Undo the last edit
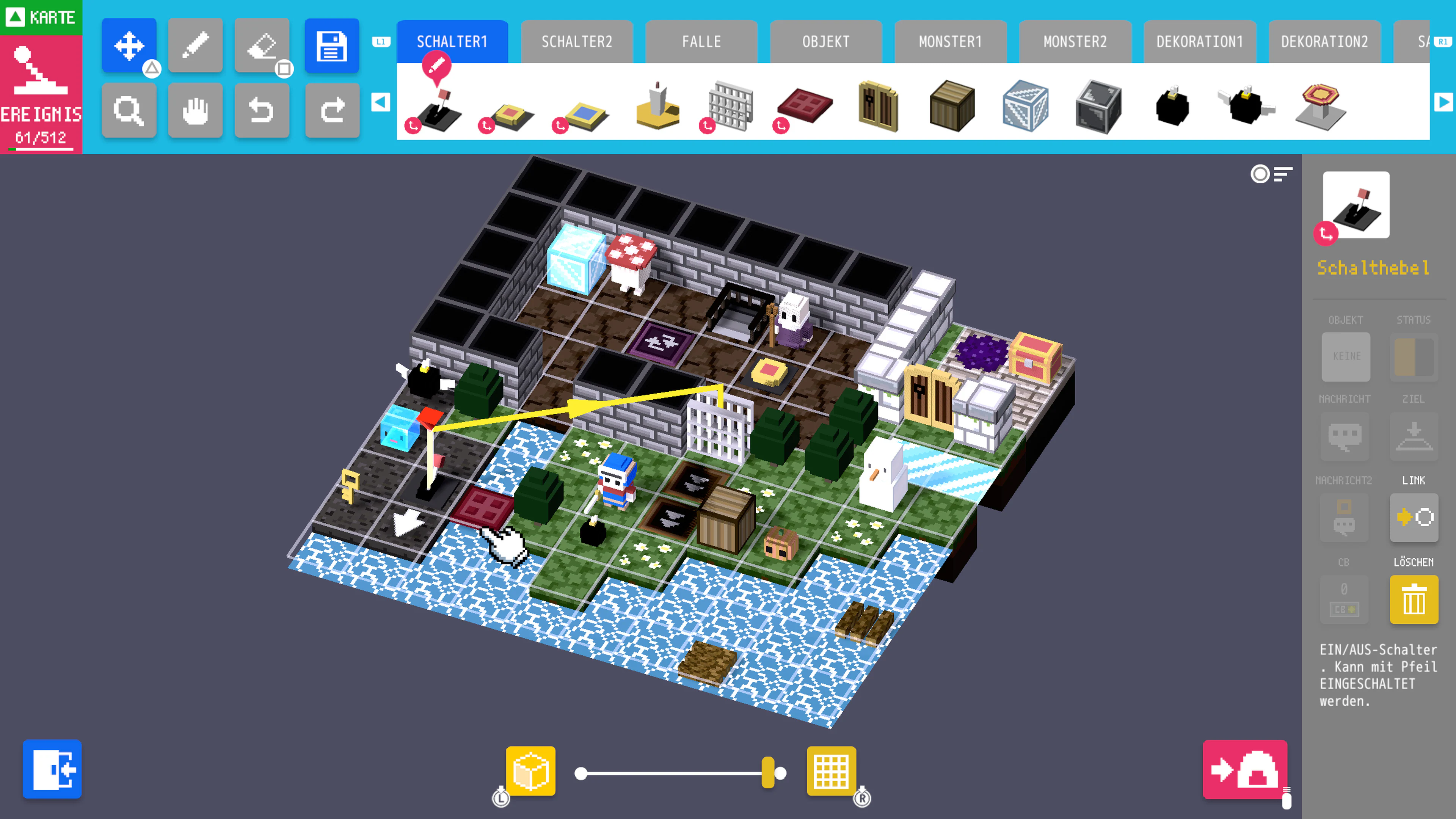Viewport: 1456px width, 819px height. pyautogui.click(x=262, y=111)
